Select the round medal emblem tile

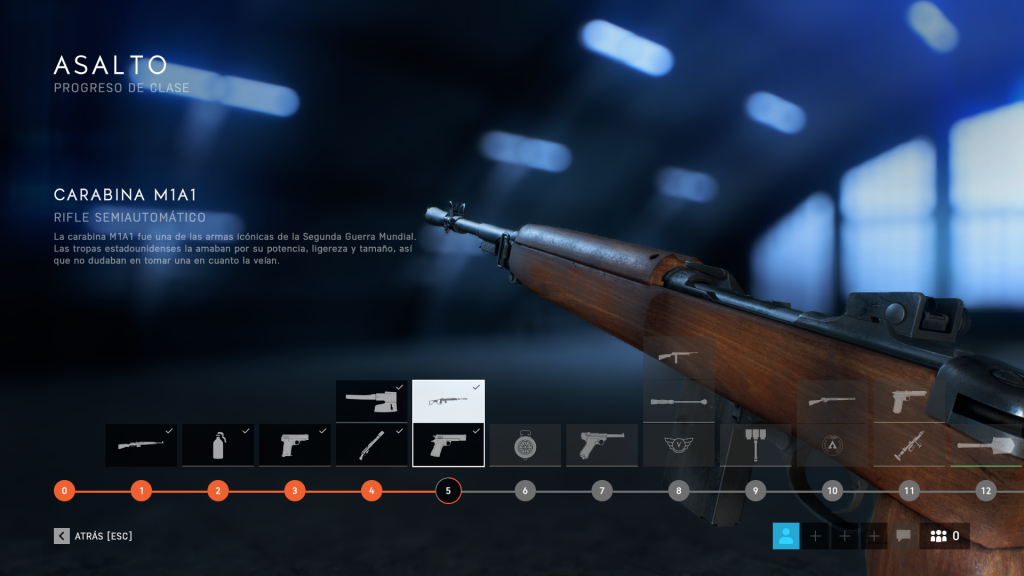click(x=525, y=445)
